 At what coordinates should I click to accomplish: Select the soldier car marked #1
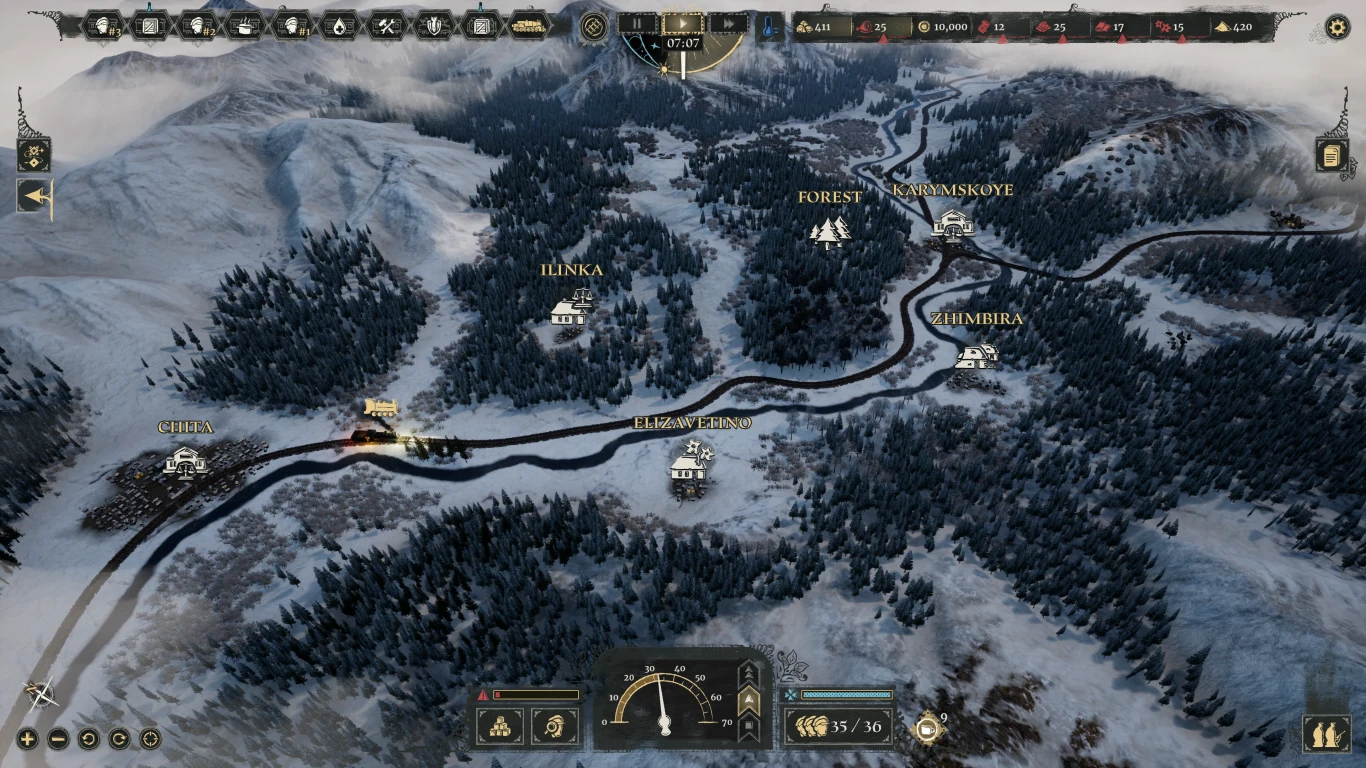[293, 26]
